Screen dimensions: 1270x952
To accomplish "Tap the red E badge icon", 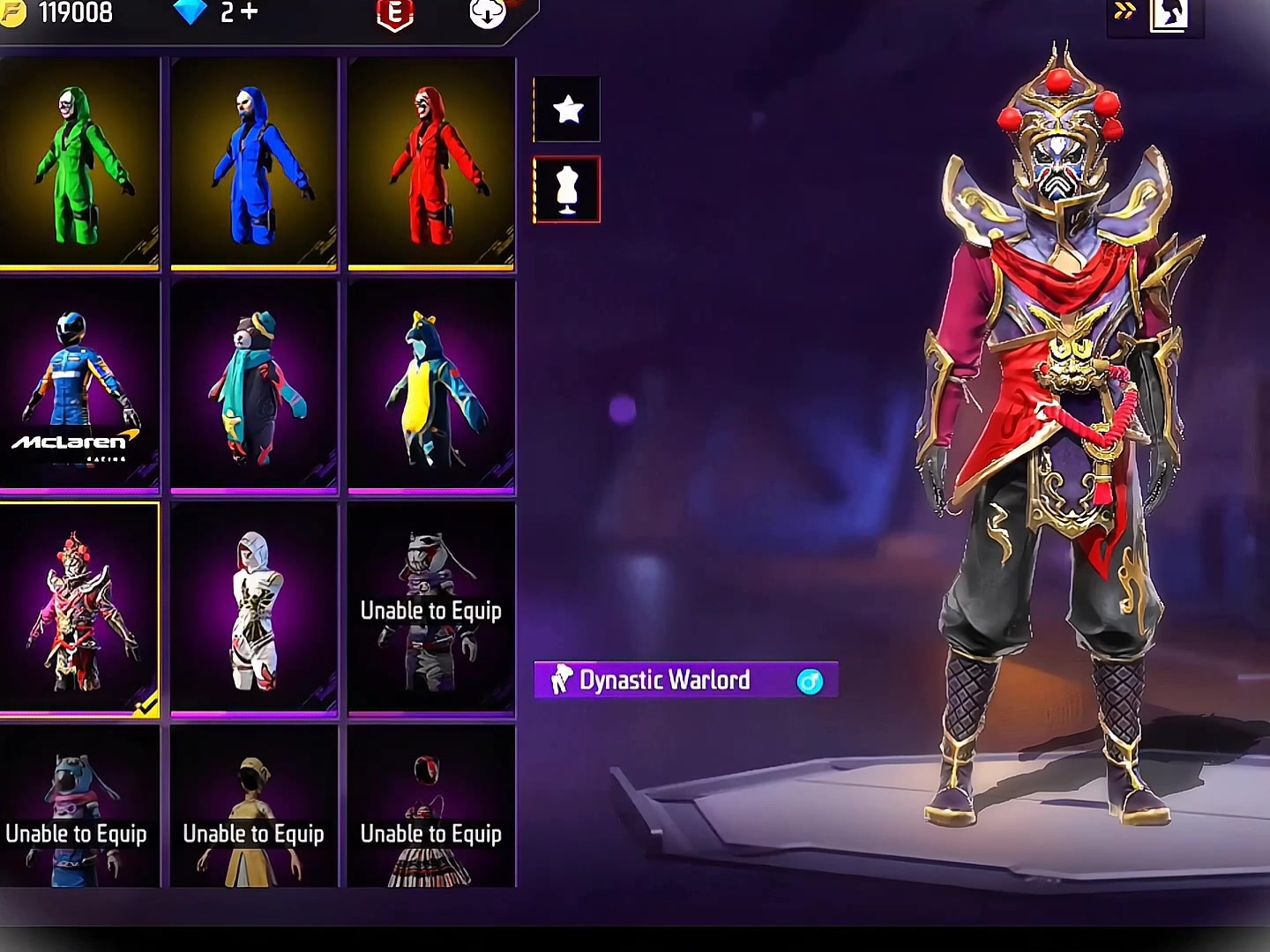I will click(395, 13).
